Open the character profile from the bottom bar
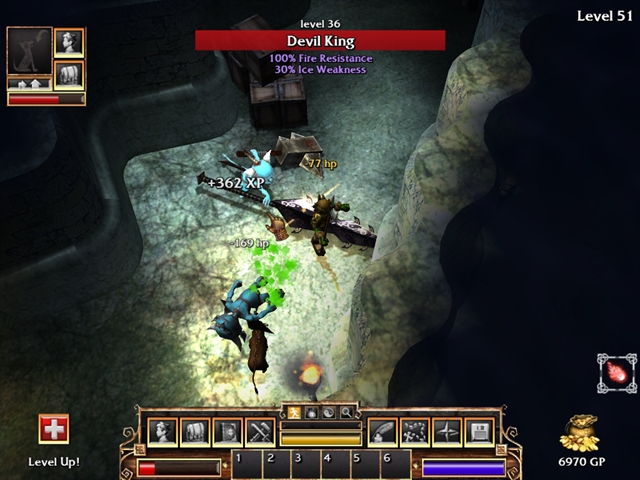The height and width of the screenshot is (480, 640). [x=163, y=432]
